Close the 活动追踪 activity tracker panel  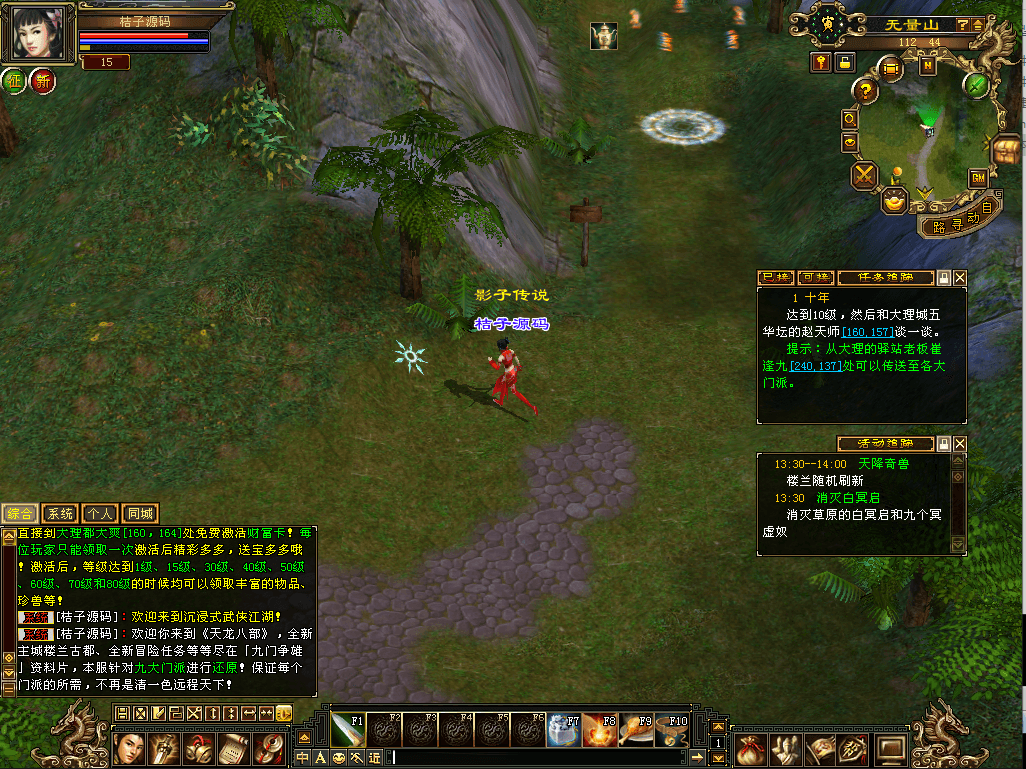click(x=960, y=443)
